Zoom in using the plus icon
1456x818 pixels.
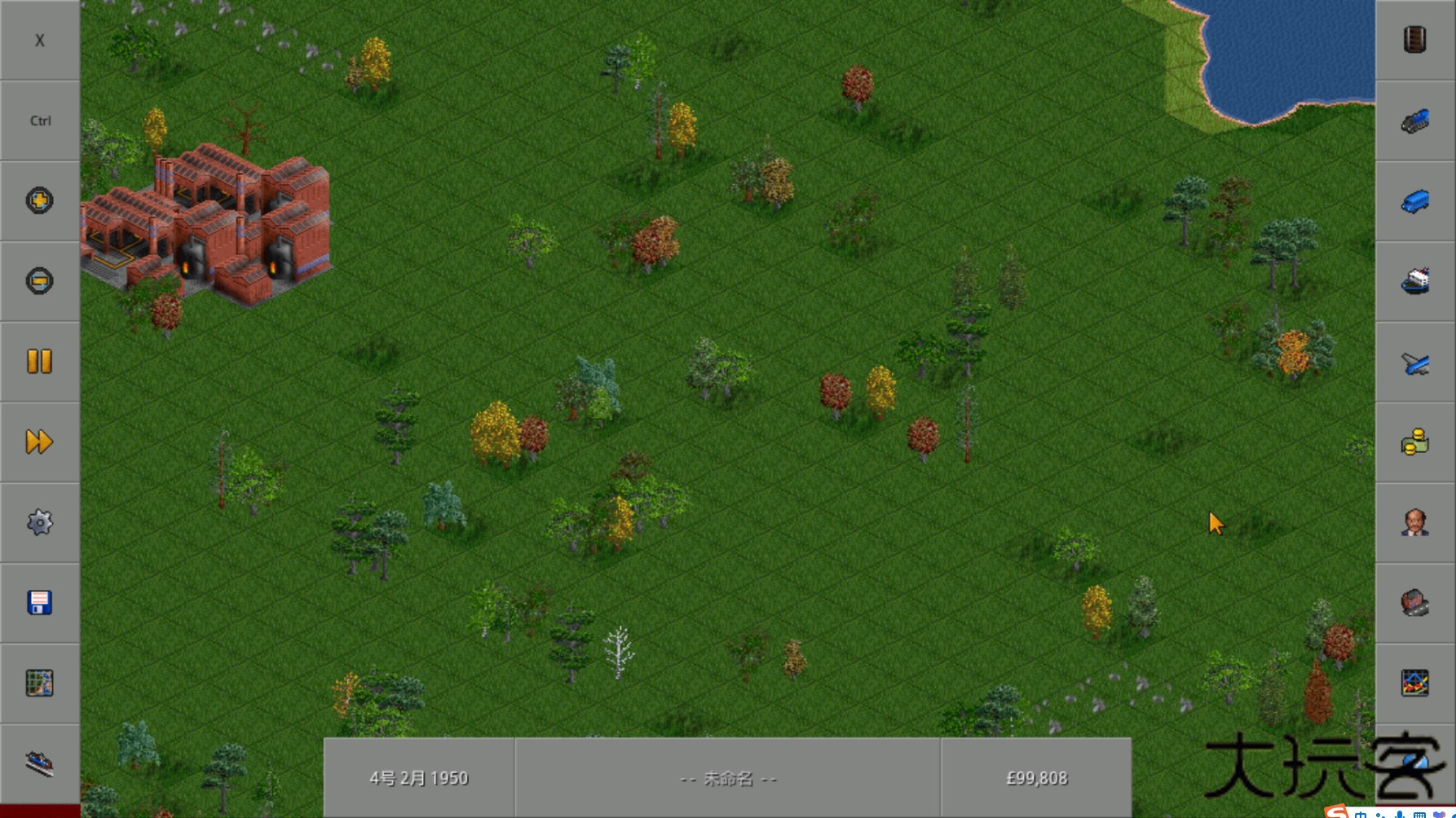click(39, 200)
